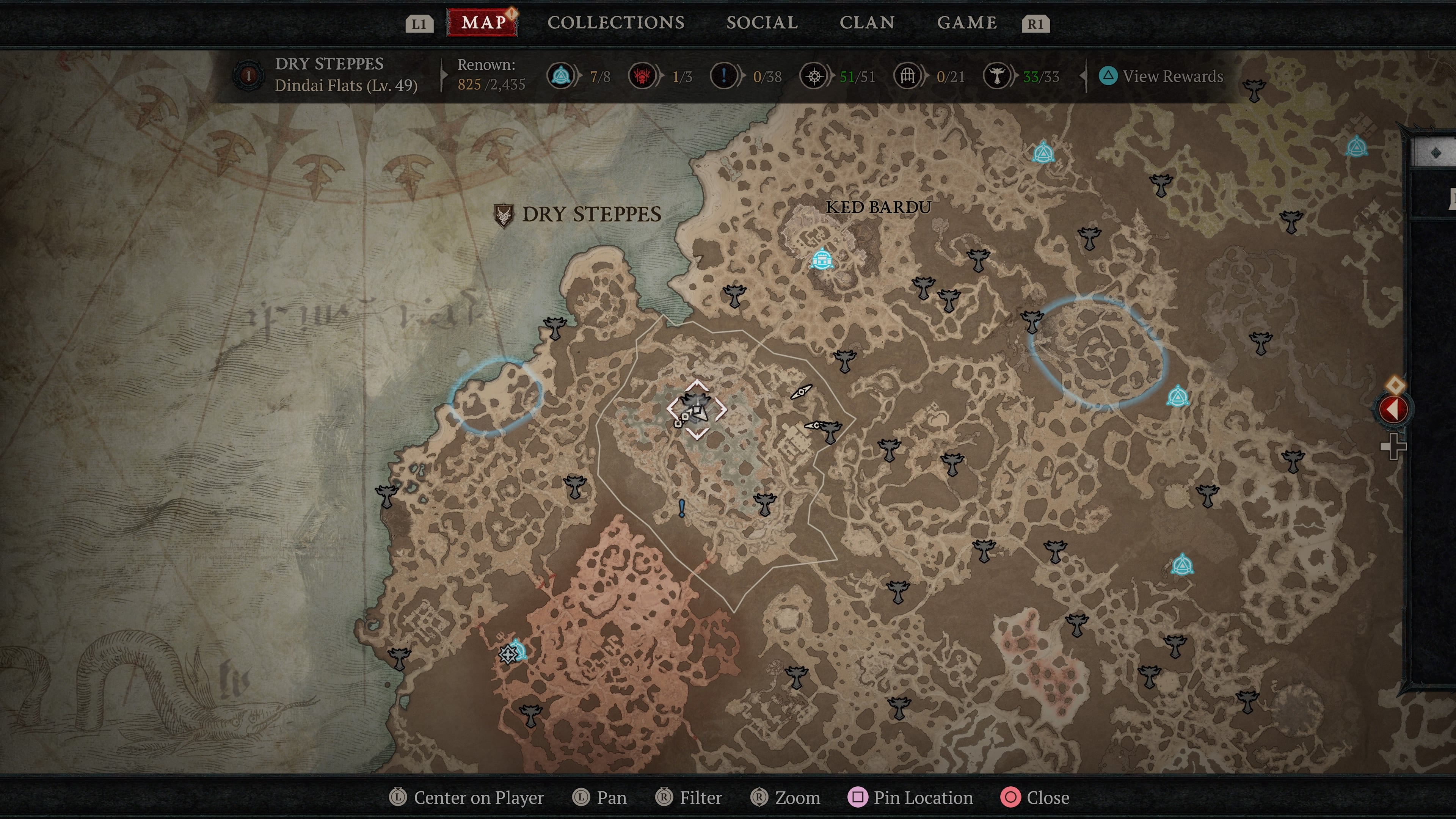Select the Ked Bardu town waypoint icon

pyautogui.click(x=823, y=258)
